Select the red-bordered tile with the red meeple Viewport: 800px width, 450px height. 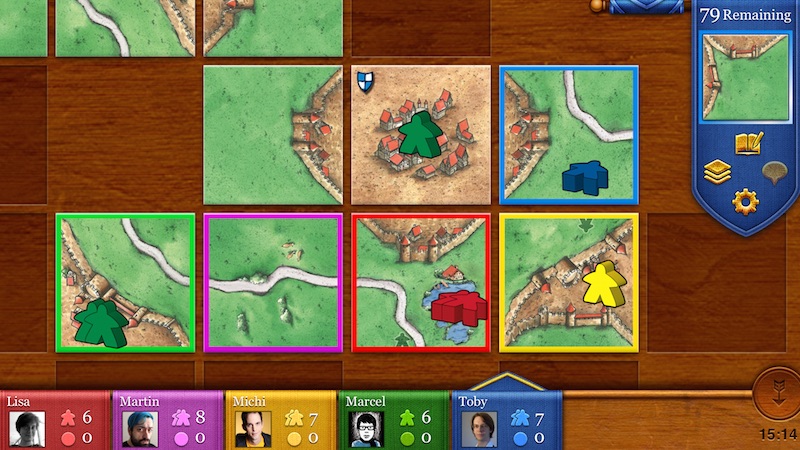[x=421, y=282]
